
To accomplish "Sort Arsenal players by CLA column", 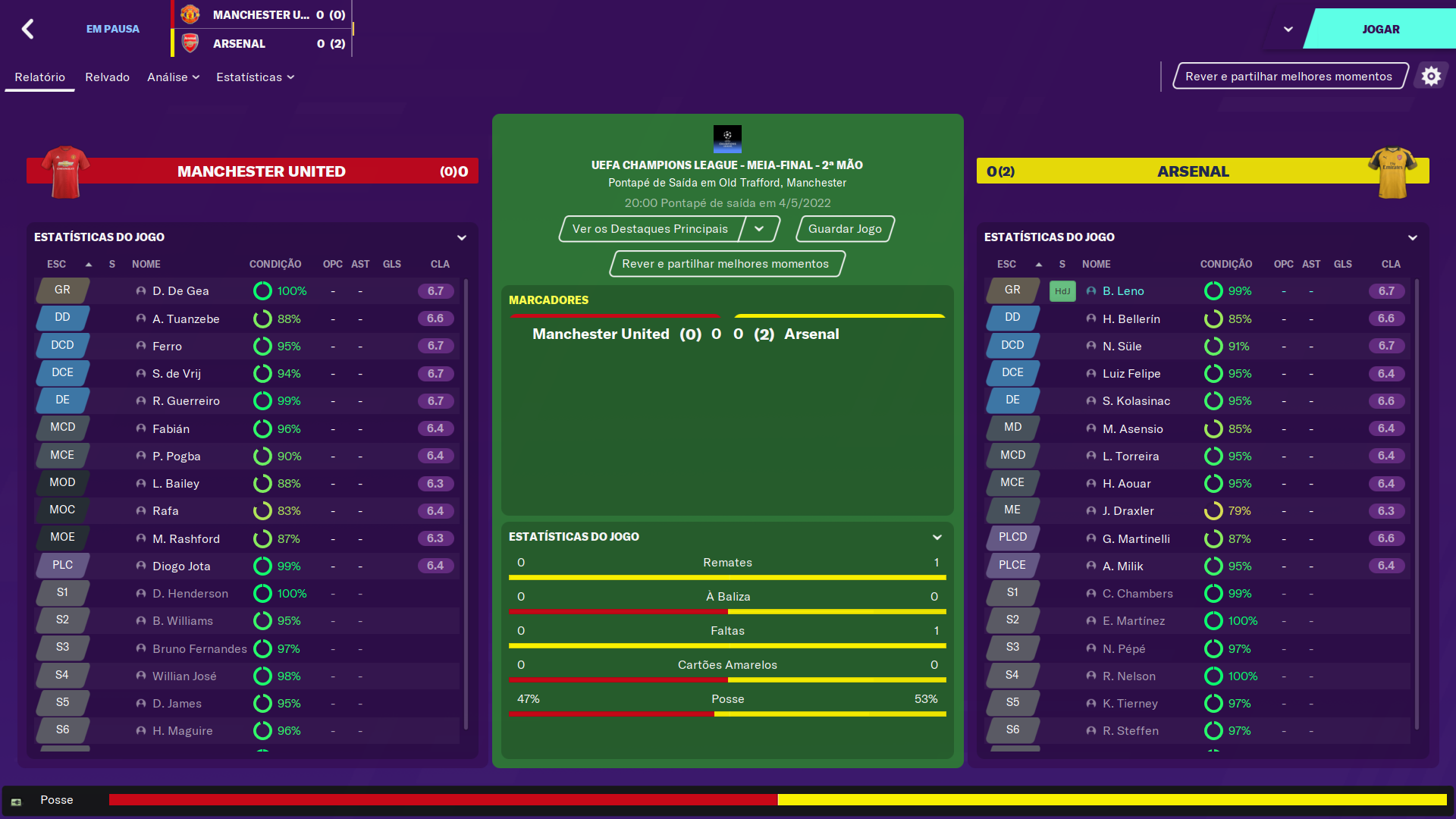I will (1391, 265).
